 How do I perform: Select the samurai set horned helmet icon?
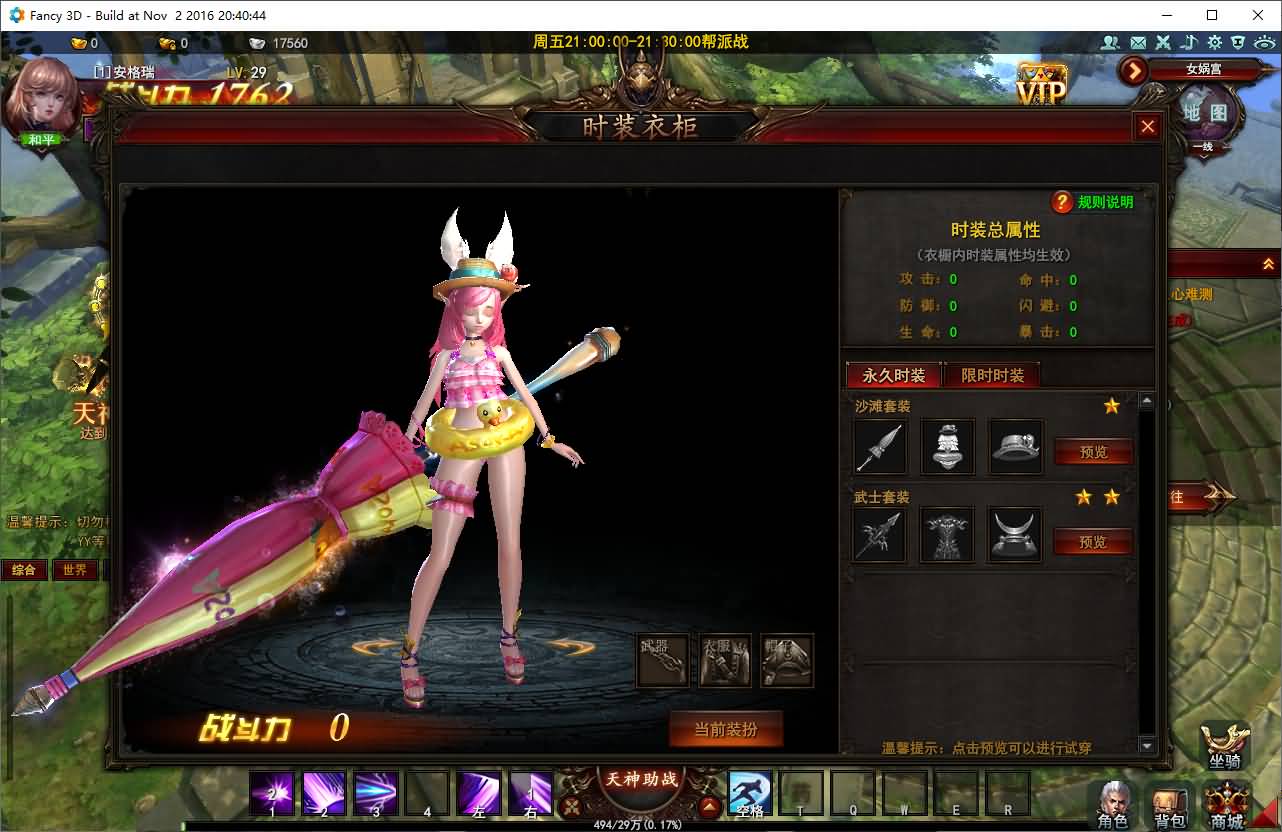[1015, 536]
